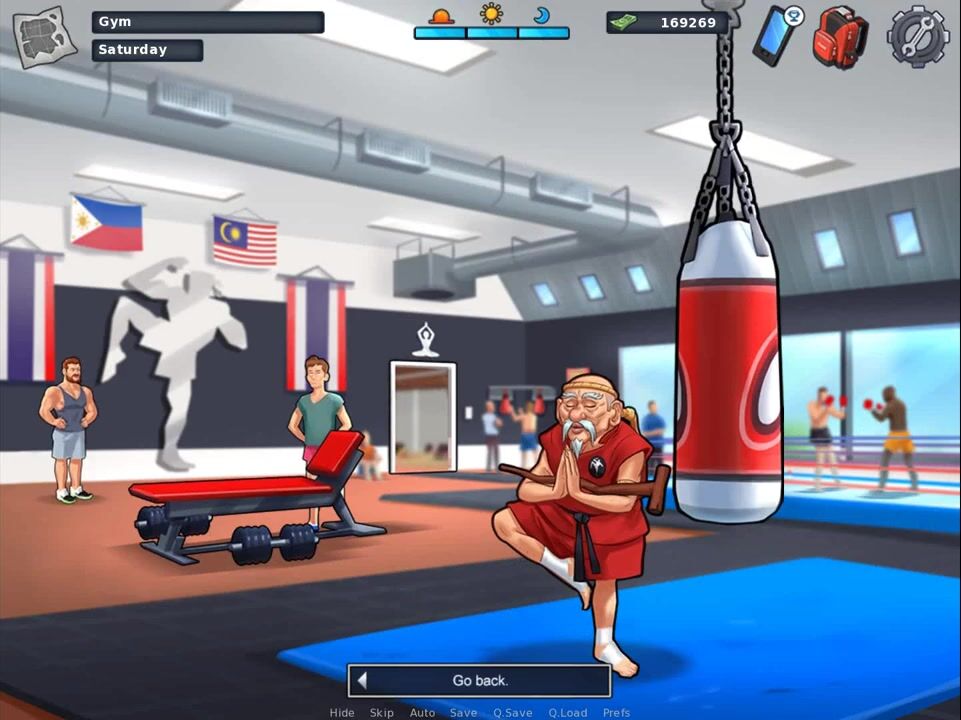Open the Save screen

pos(463,713)
